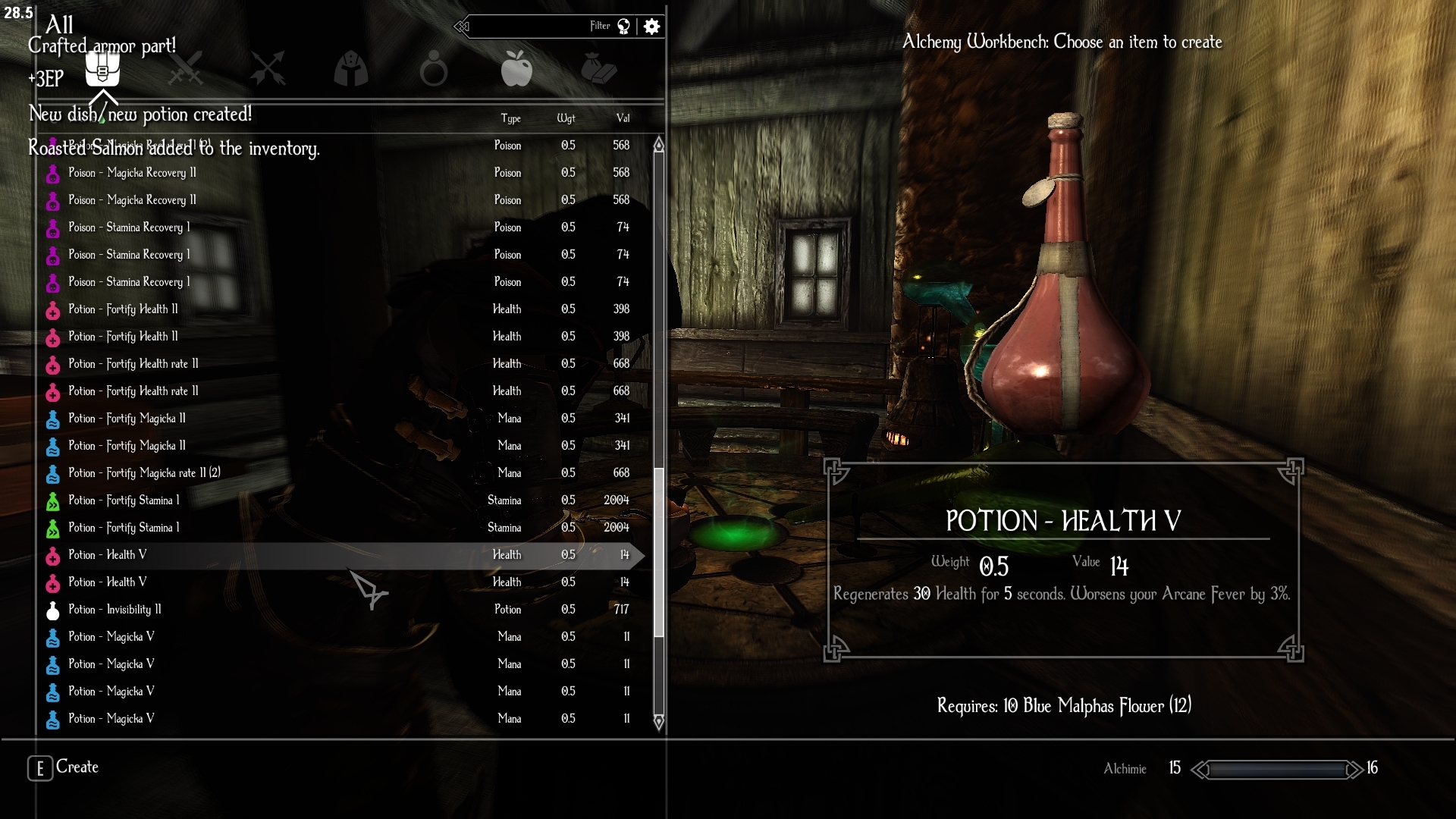This screenshot has width=1456, height=819.
Task: Sort the list by Wgt column
Action: [566, 118]
